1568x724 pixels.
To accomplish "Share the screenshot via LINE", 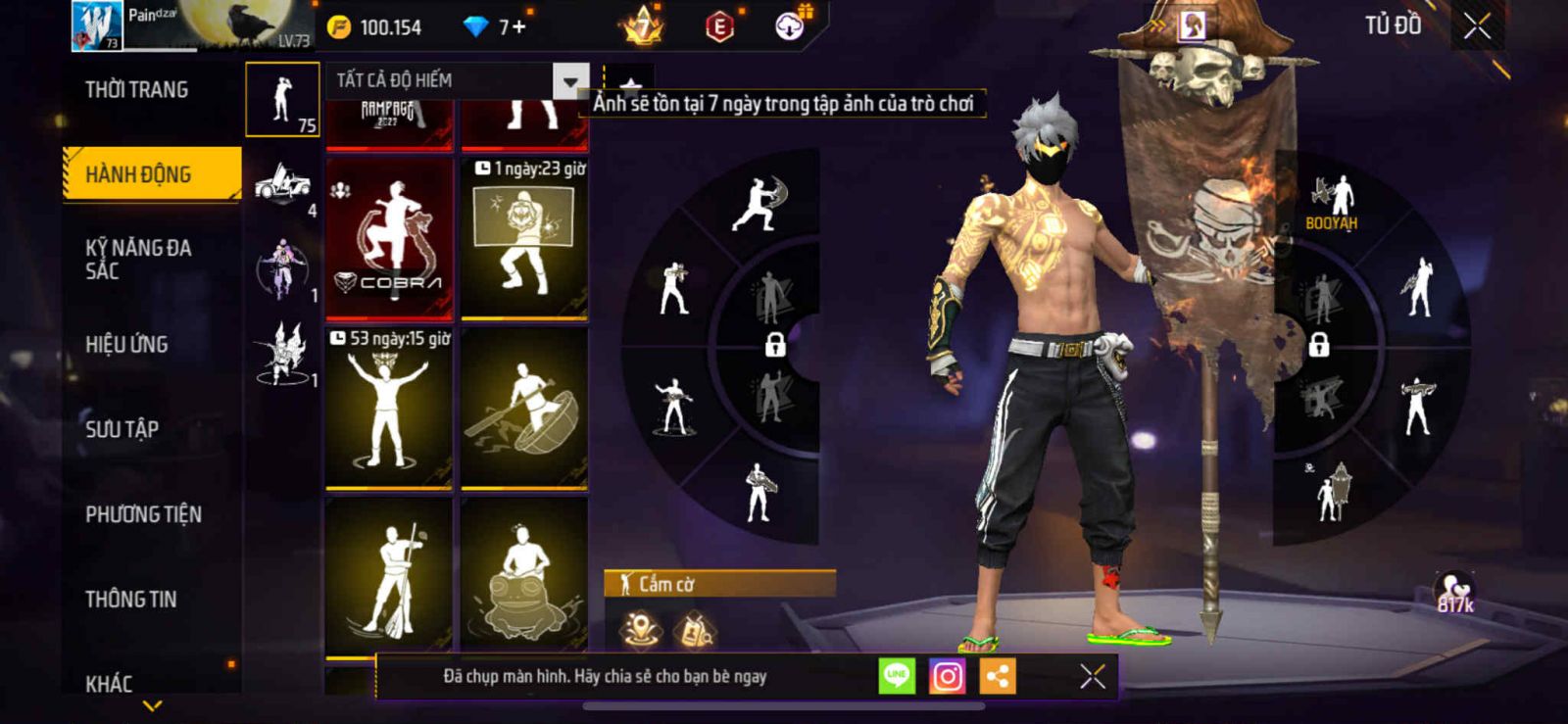I will [896, 676].
